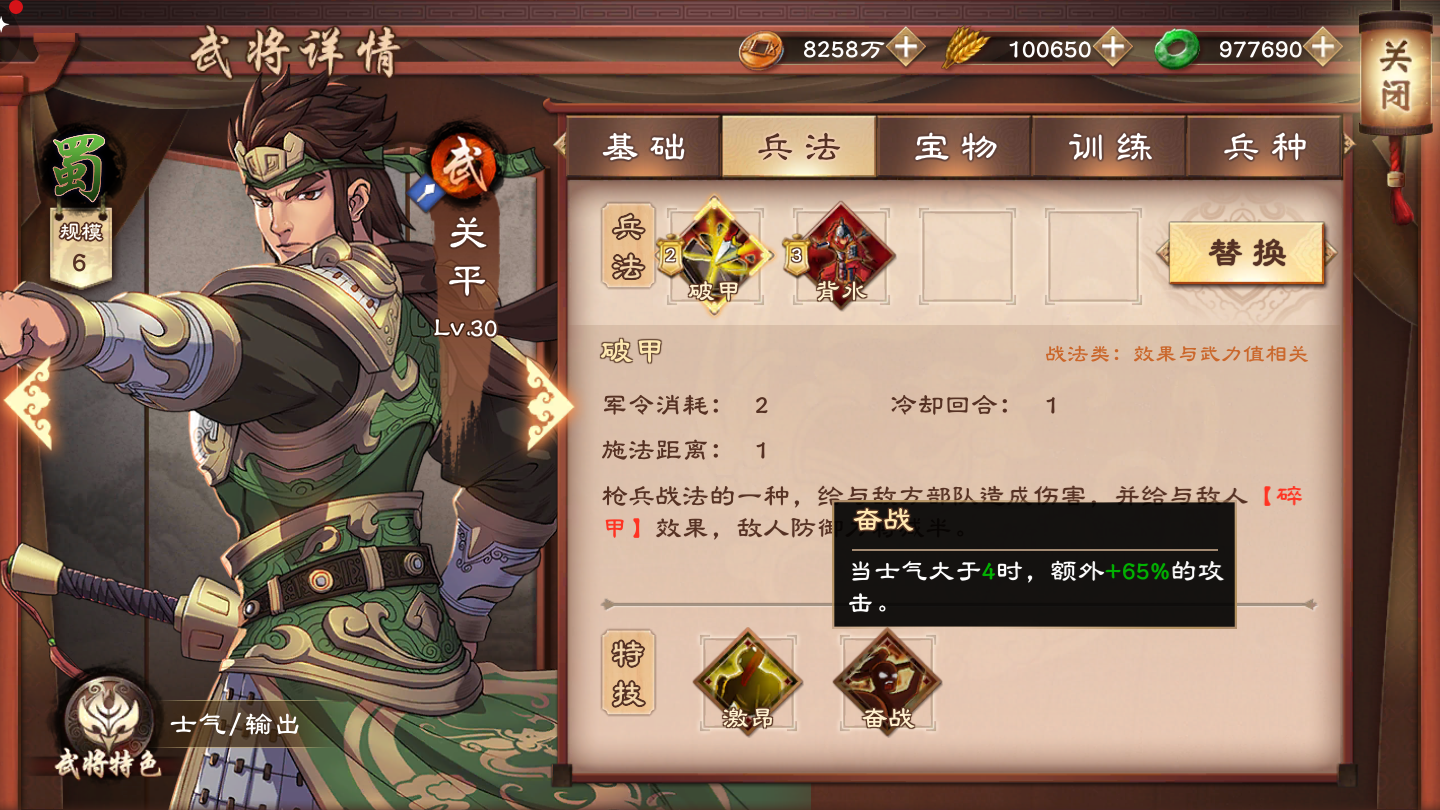This screenshot has width=1440, height=810.
Task: Add coins via plus beside 8258万
Action: pyautogui.click(x=907, y=46)
